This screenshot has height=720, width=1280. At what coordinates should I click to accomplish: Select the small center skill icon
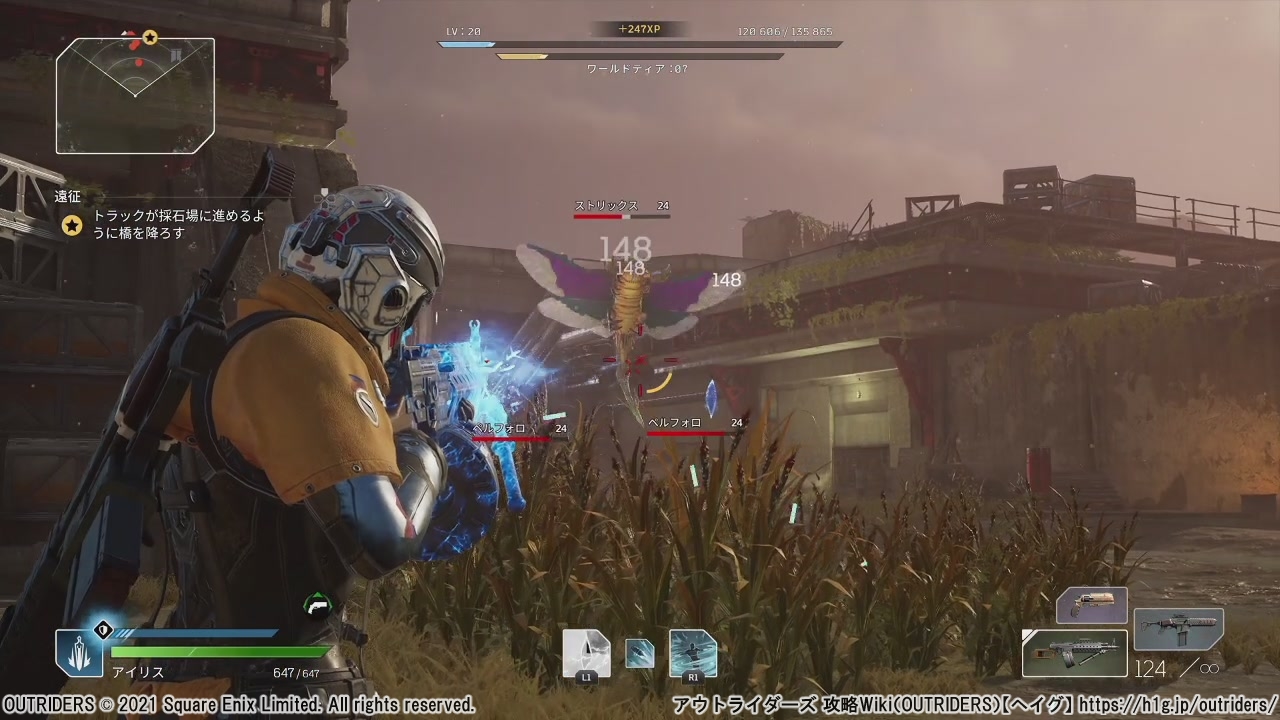tap(640, 653)
